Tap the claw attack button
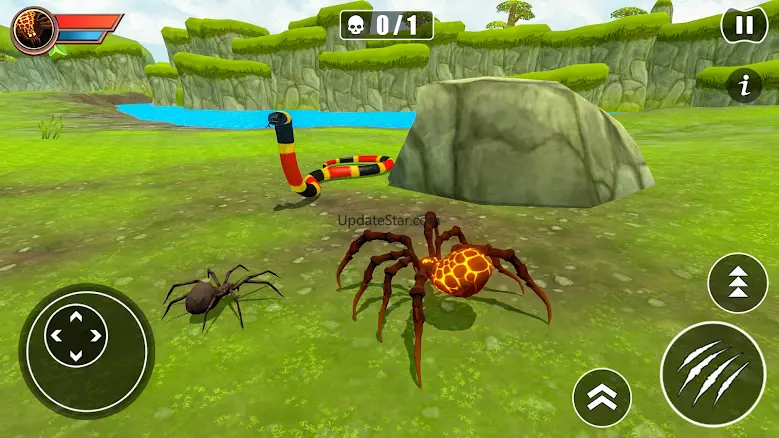This screenshot has height=438, width=779. 712,373
